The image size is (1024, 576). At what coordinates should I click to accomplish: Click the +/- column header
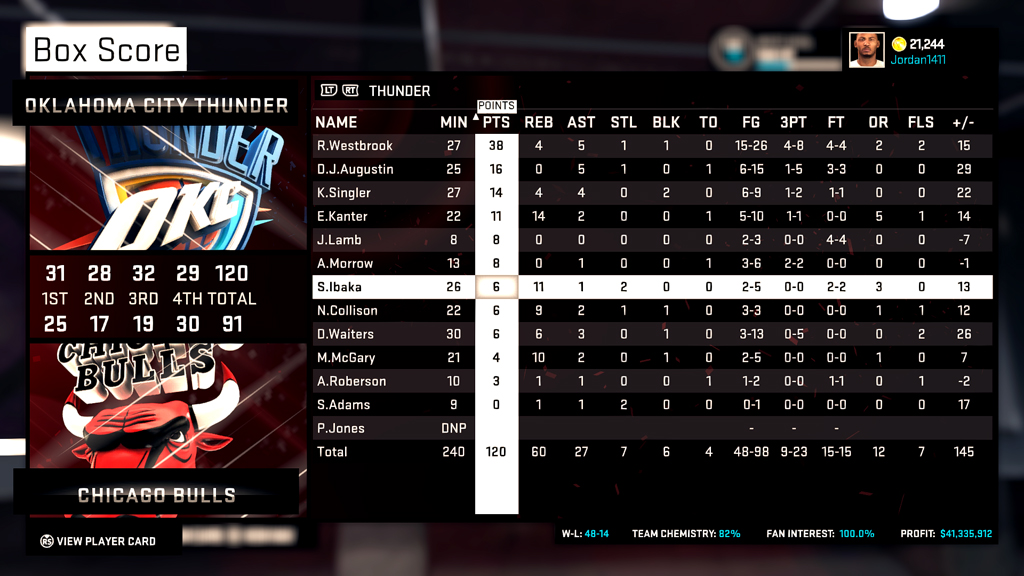coord(963,122)
